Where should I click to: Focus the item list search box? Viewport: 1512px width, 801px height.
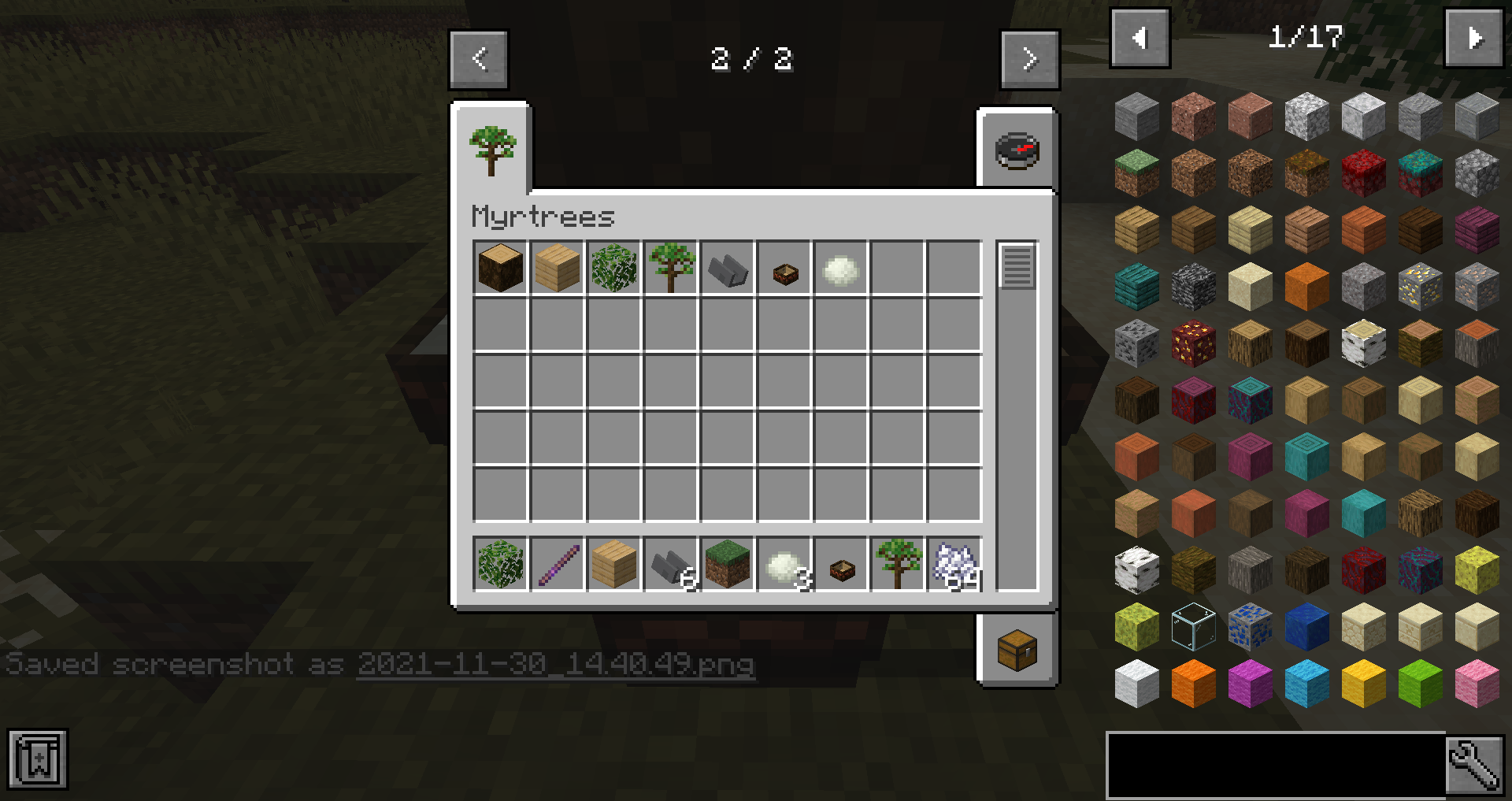tap(1276, 765)
